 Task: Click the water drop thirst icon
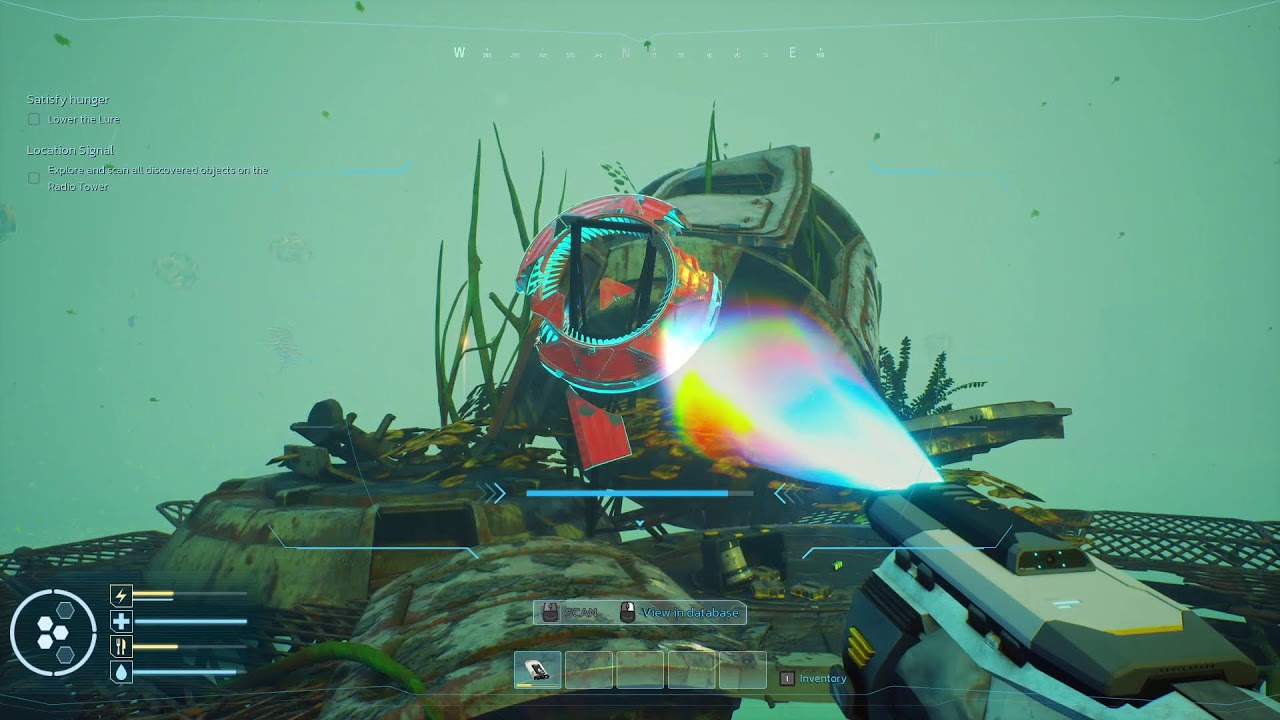(121, 672)
